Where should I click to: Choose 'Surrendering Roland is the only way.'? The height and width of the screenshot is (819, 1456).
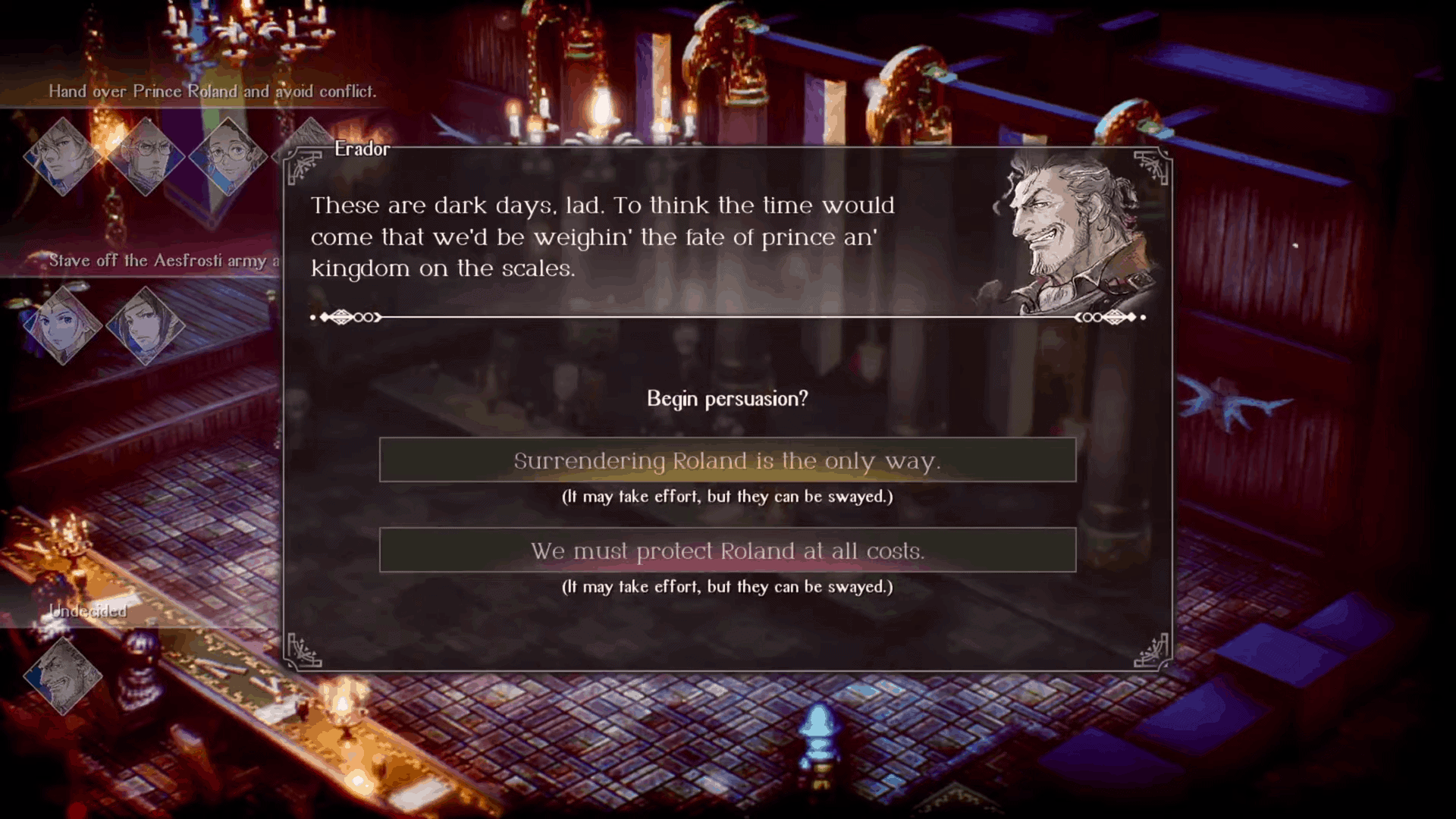click(726, 460)
